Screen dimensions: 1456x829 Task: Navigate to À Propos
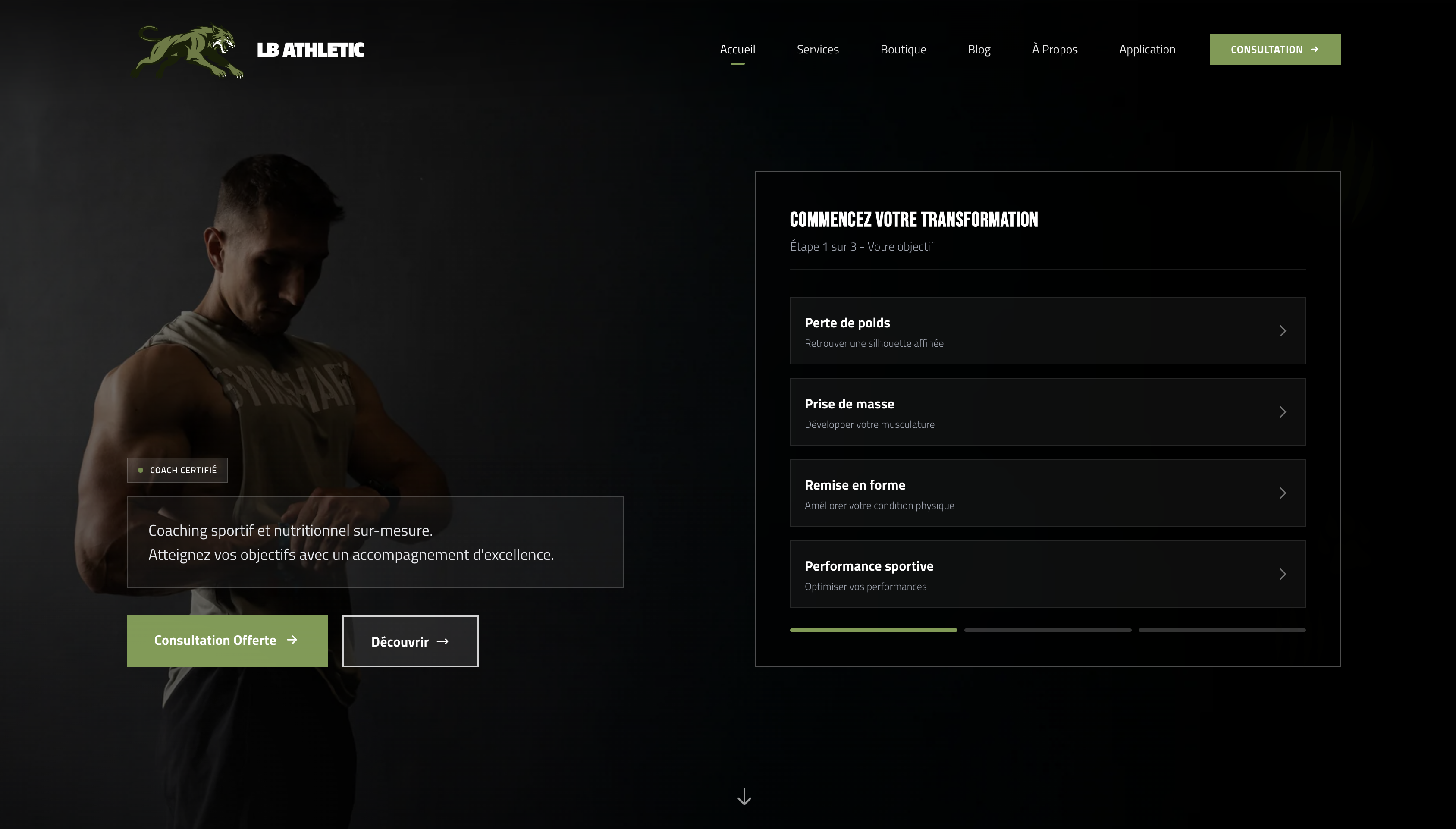1054,50
